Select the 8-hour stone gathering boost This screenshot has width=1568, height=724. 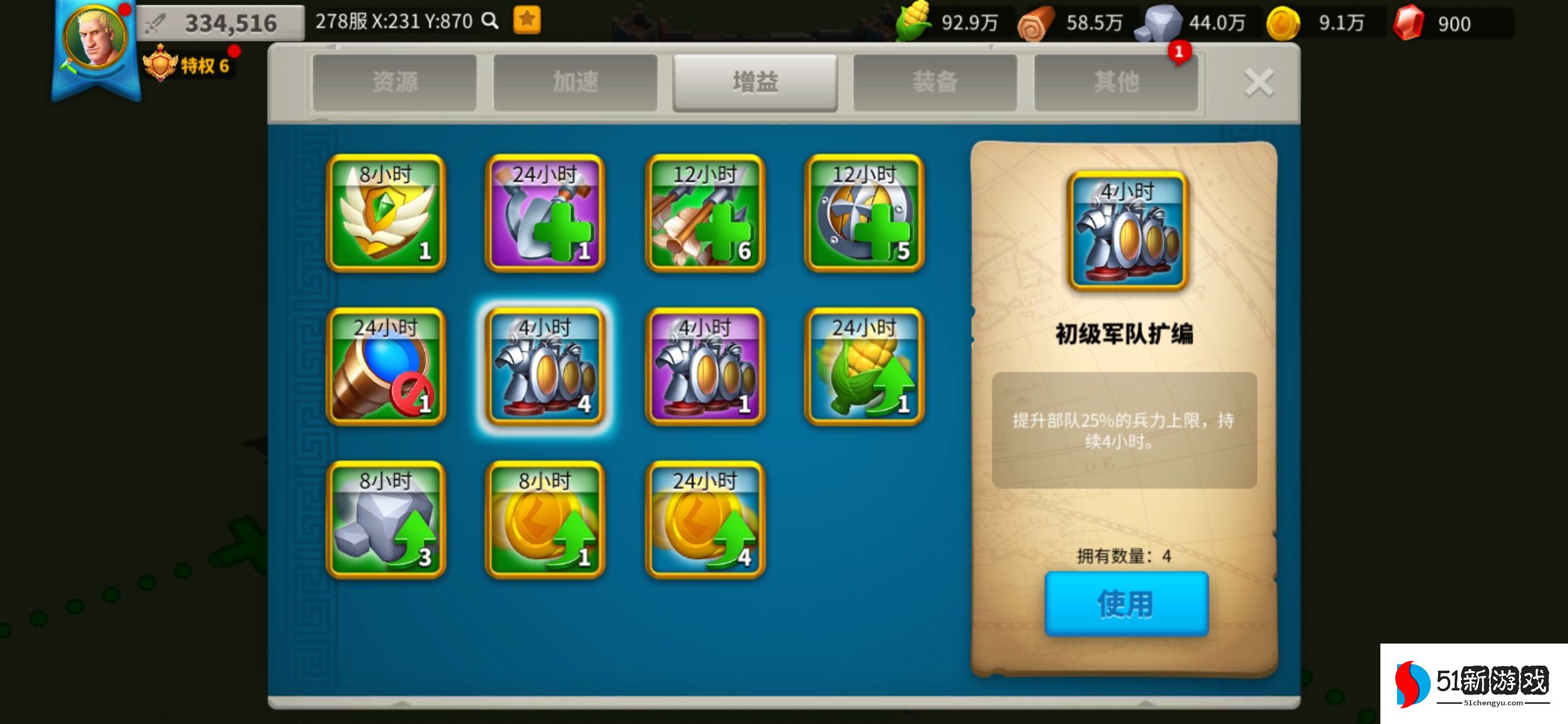(384, 522)
